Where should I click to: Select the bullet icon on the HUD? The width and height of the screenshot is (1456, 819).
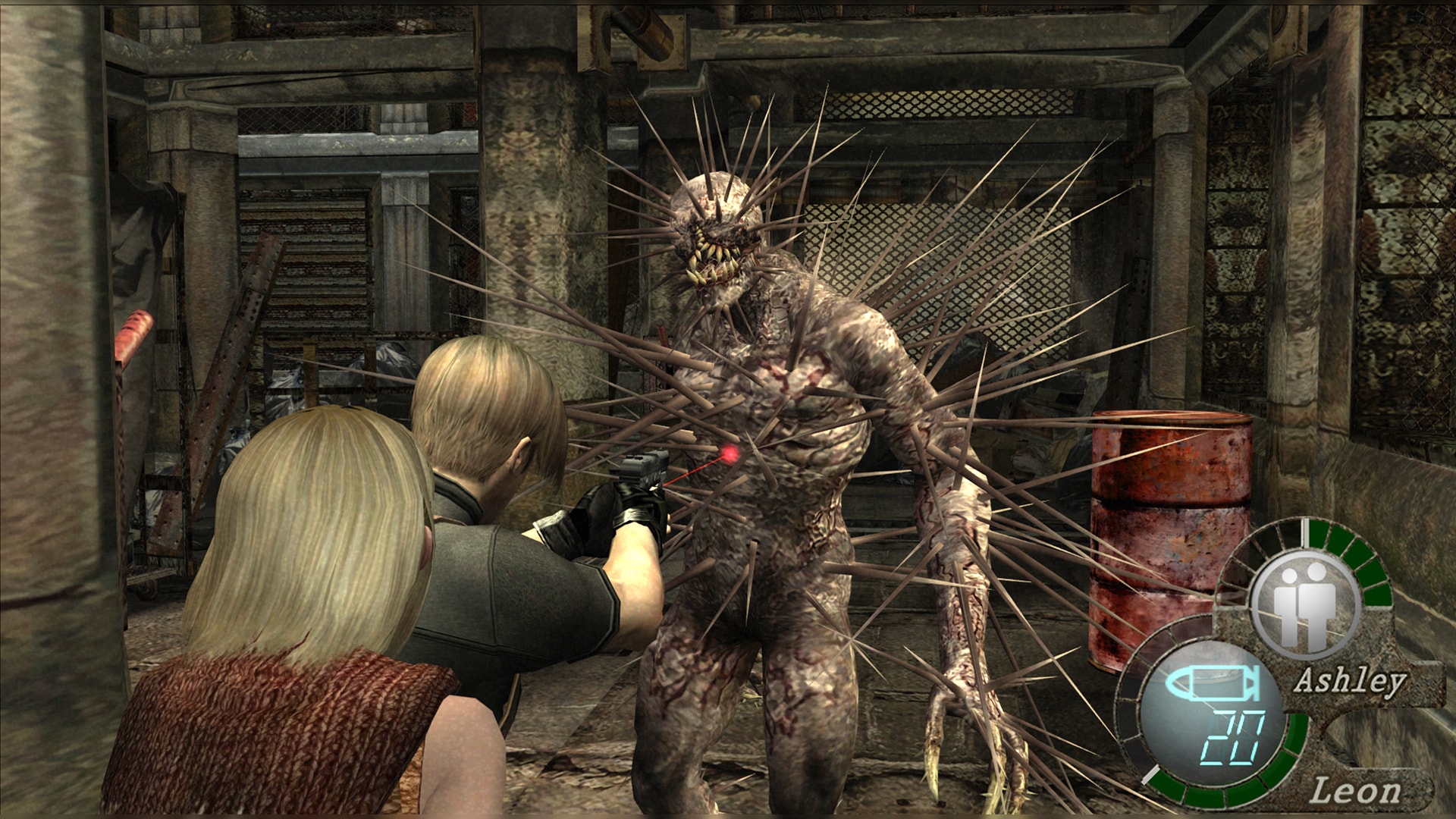[1212, 684]
